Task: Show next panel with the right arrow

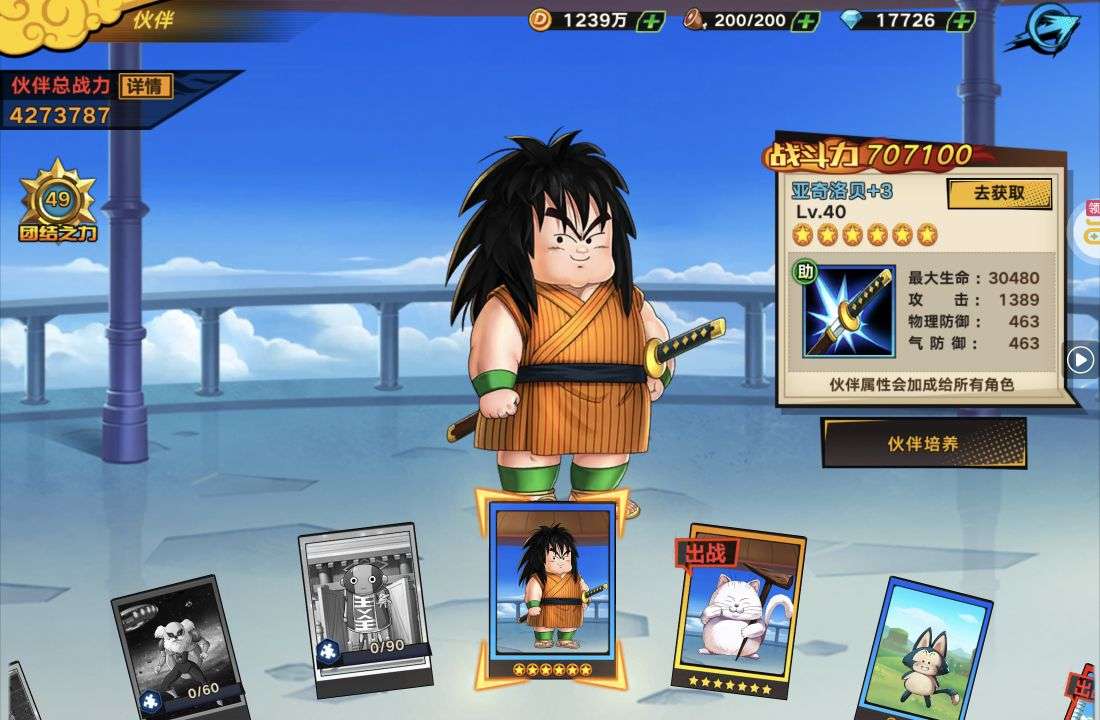Action: click(1080, 359)
